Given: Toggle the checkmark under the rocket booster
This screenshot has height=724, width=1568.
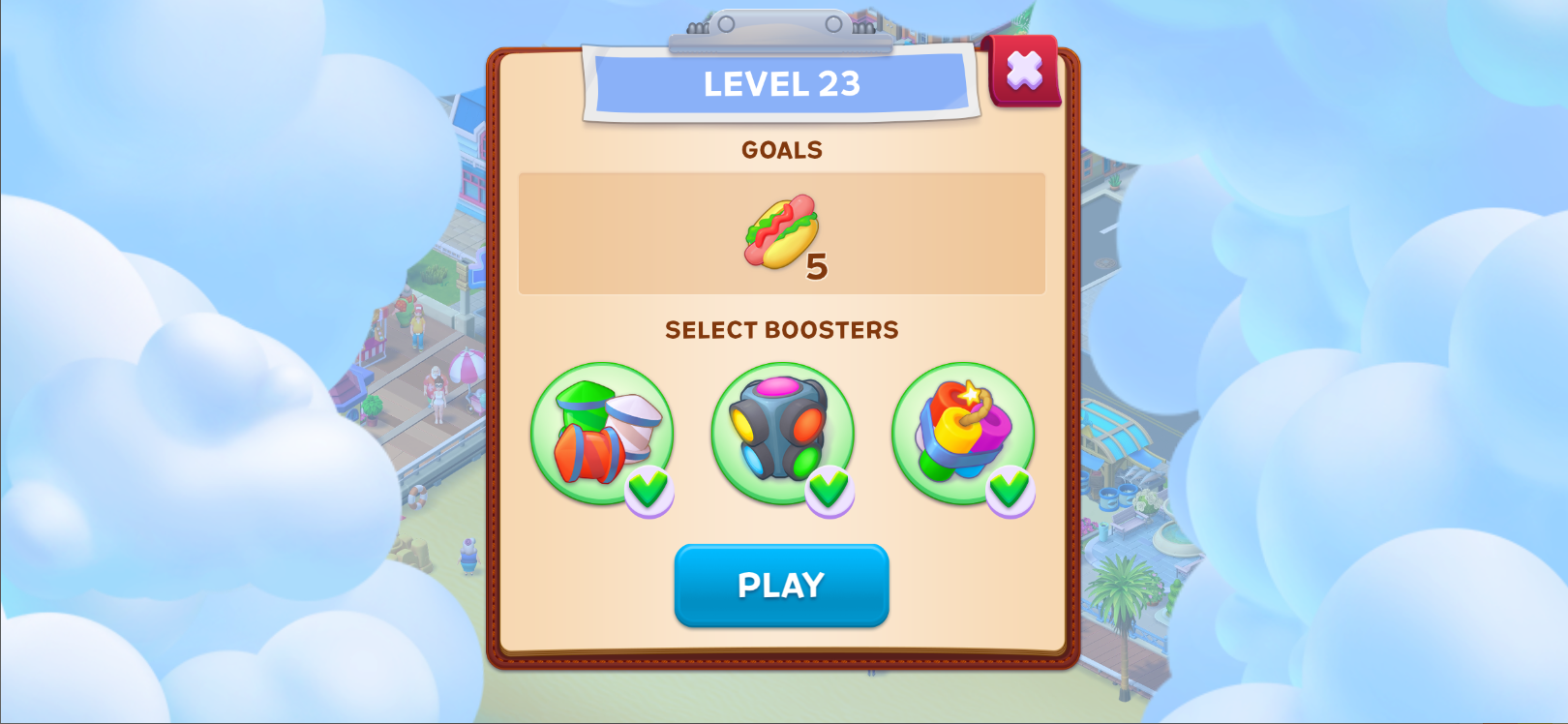Looking at the screenshot, I should click(x=650, y=492).
